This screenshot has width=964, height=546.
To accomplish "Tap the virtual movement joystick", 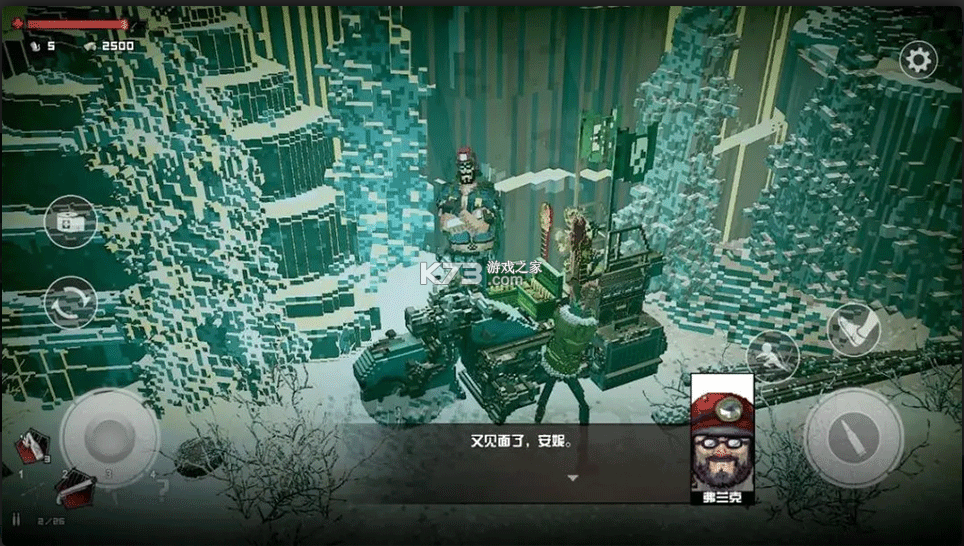I will [x=109, y=437].
